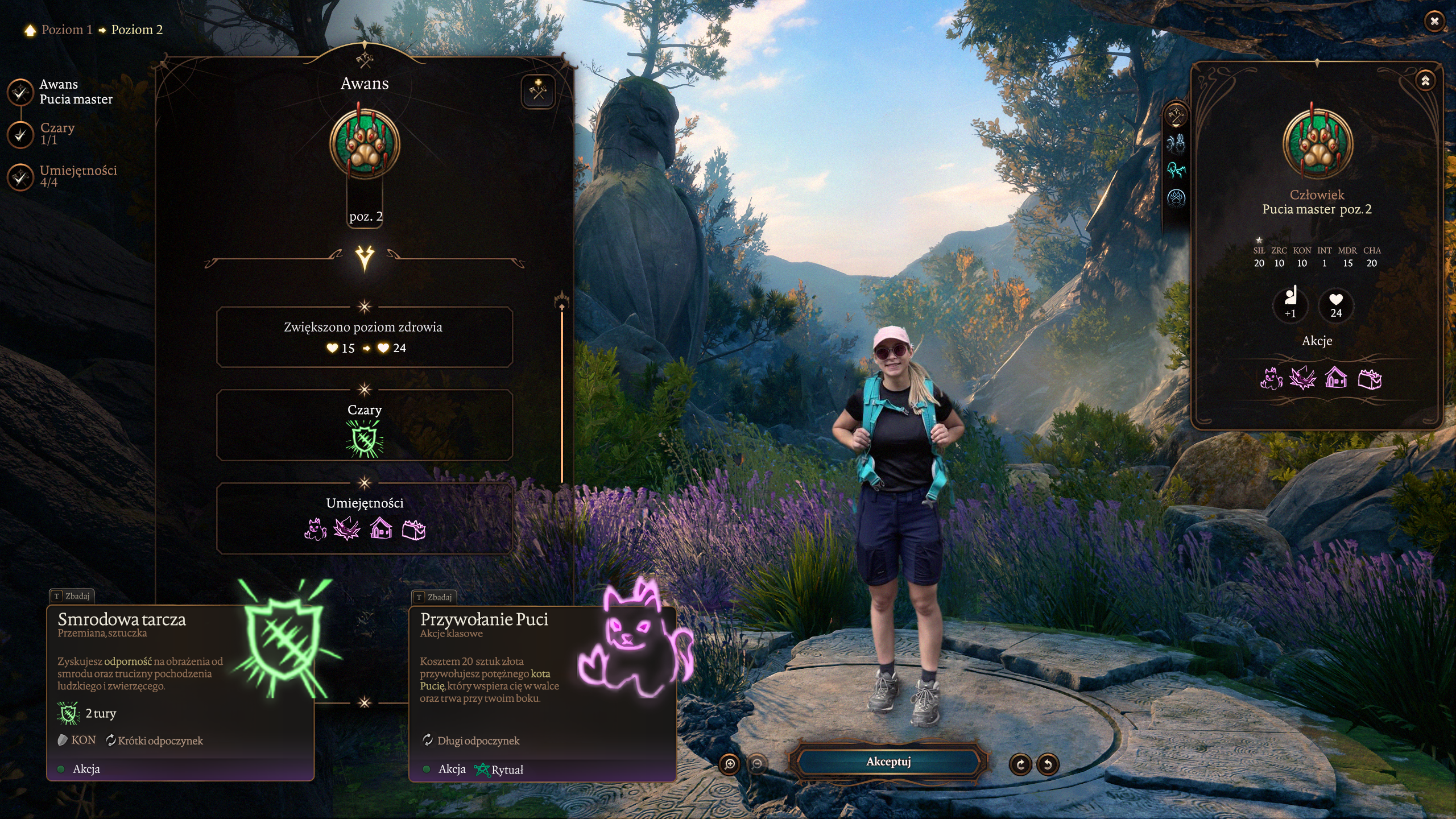Close the level-up screen
Image resolution: width=1456 pixels, height=819 pixels.
tap(1434, 22)
